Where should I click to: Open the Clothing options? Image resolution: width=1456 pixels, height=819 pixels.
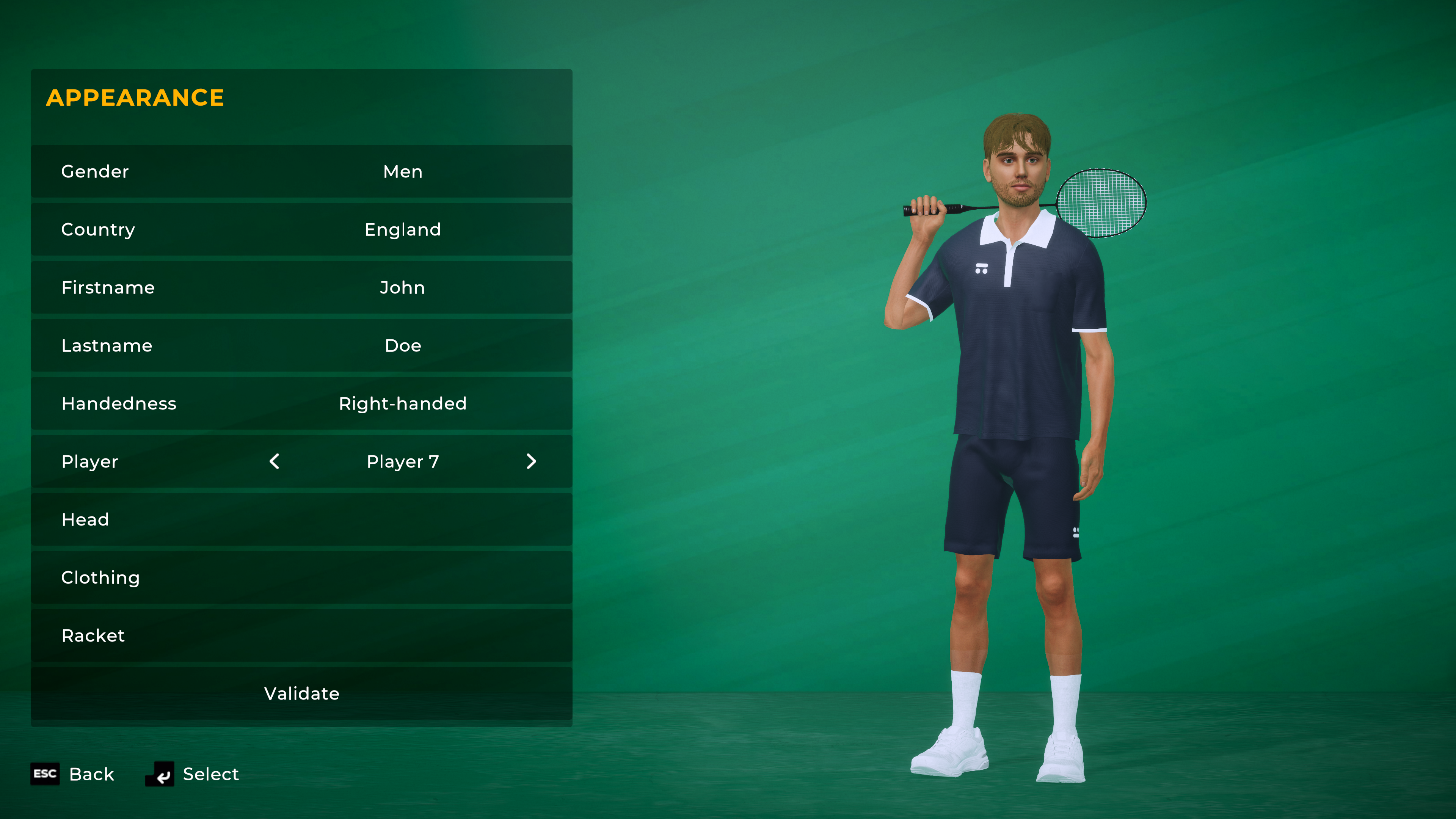point(301,577)
